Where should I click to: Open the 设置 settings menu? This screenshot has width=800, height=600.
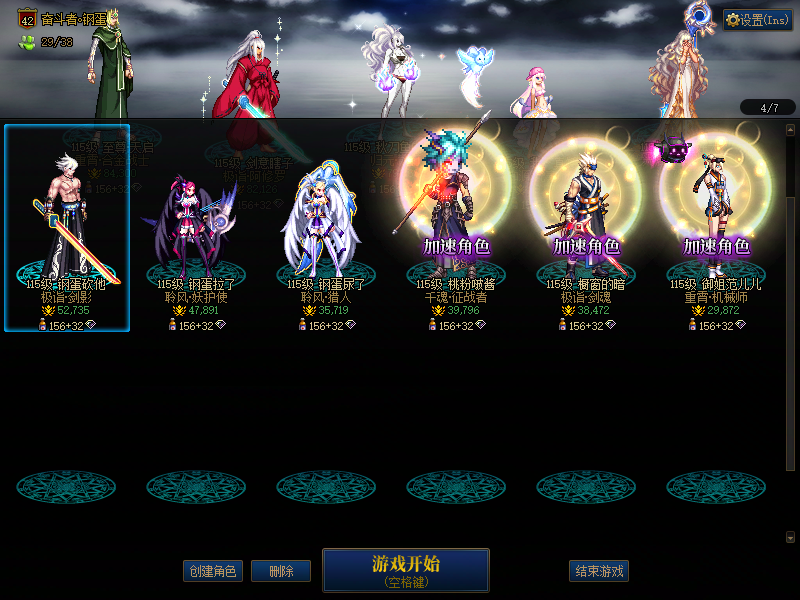pos(757,20)
